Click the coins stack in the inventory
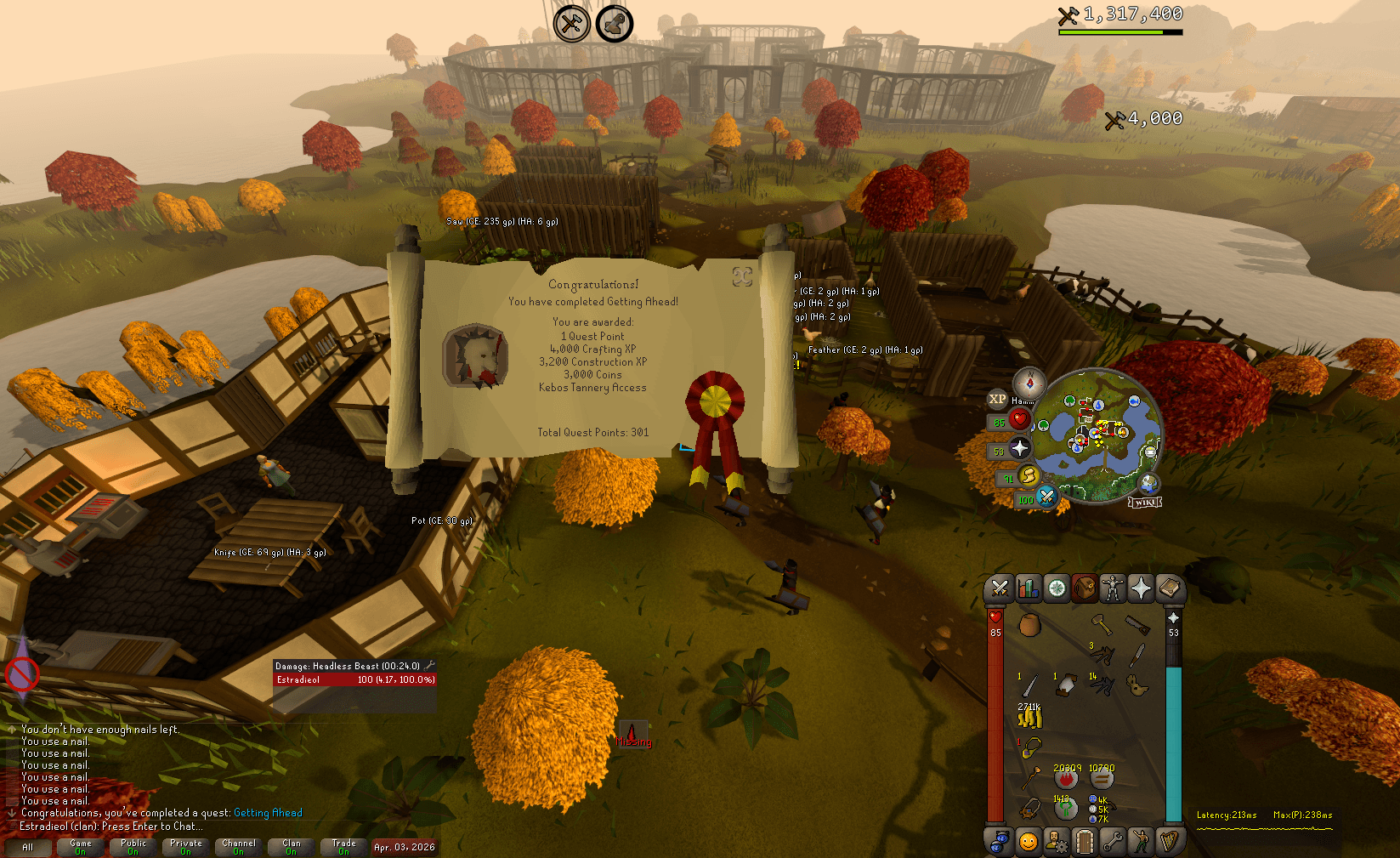Viewport: 1400px width, 858px height. [x=1030, y=717]
